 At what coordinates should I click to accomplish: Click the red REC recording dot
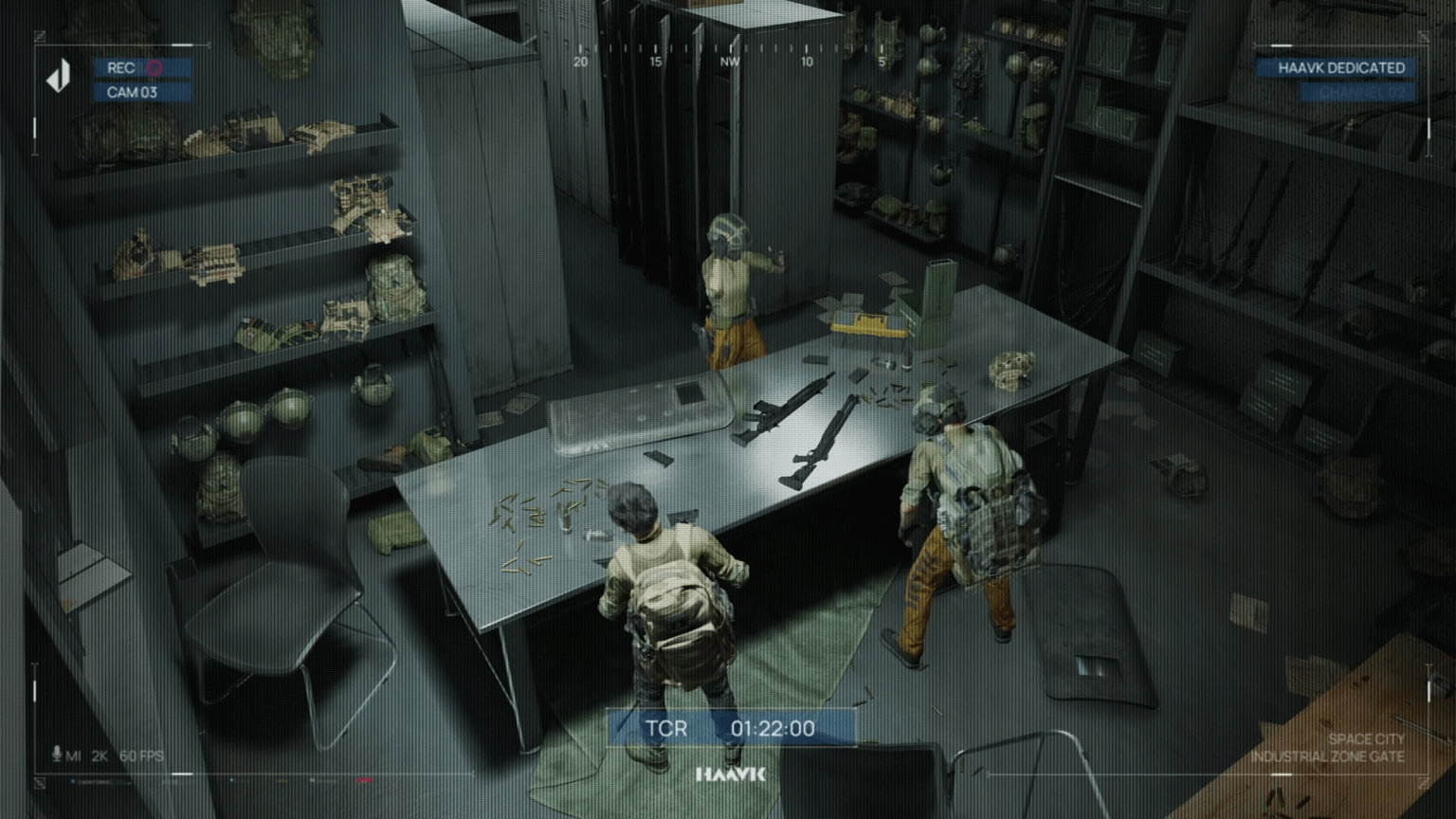(155, 68)
